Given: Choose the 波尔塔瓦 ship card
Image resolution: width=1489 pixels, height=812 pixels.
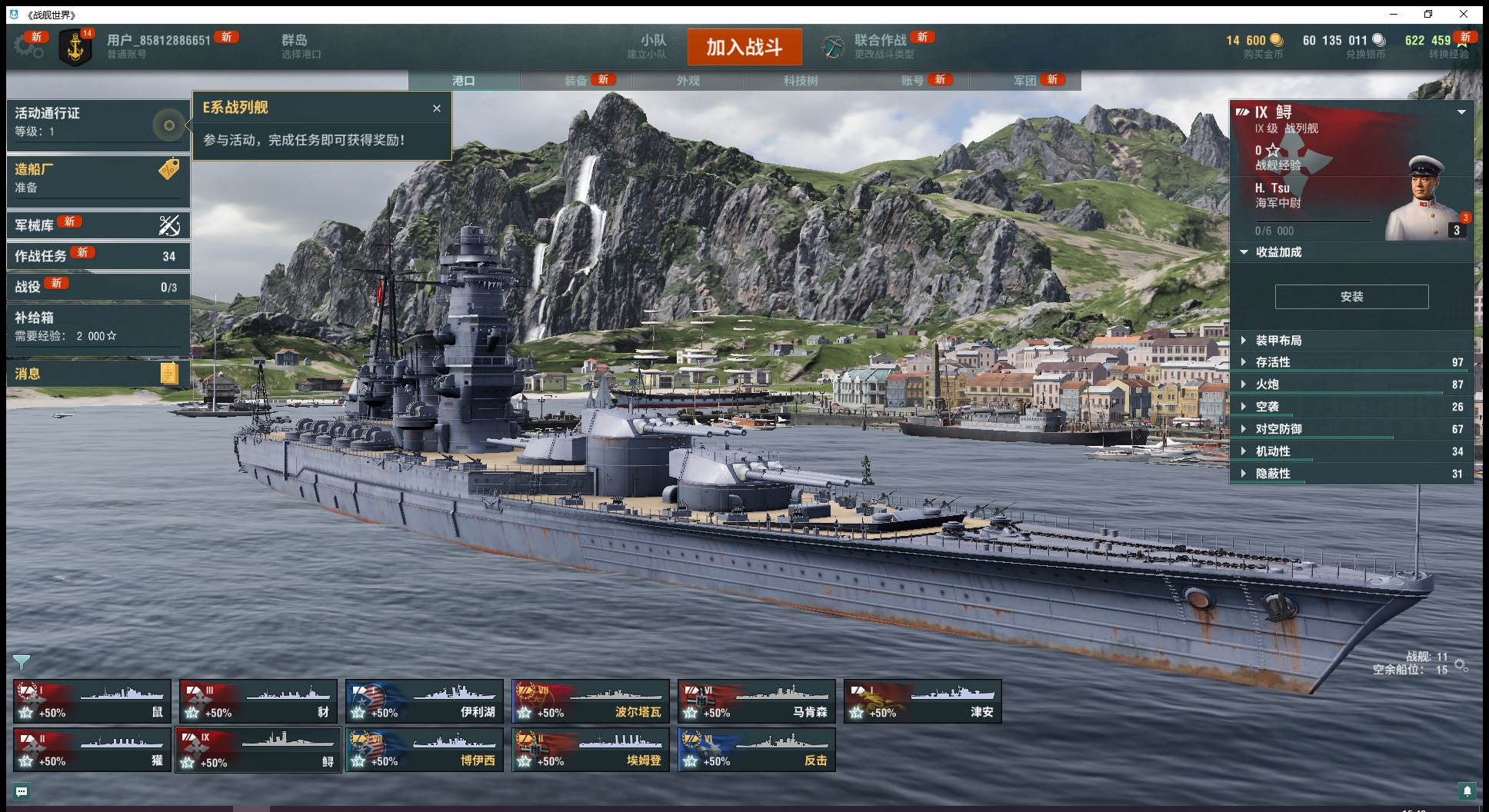Looking at the screenshot, I should (591, 701).
